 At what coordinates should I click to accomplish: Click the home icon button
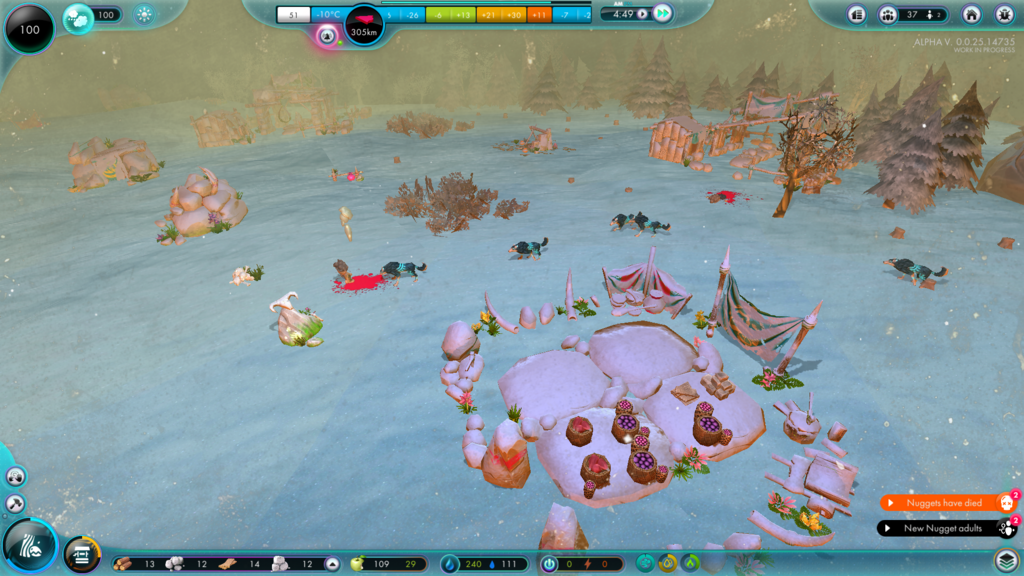(971, 14)
